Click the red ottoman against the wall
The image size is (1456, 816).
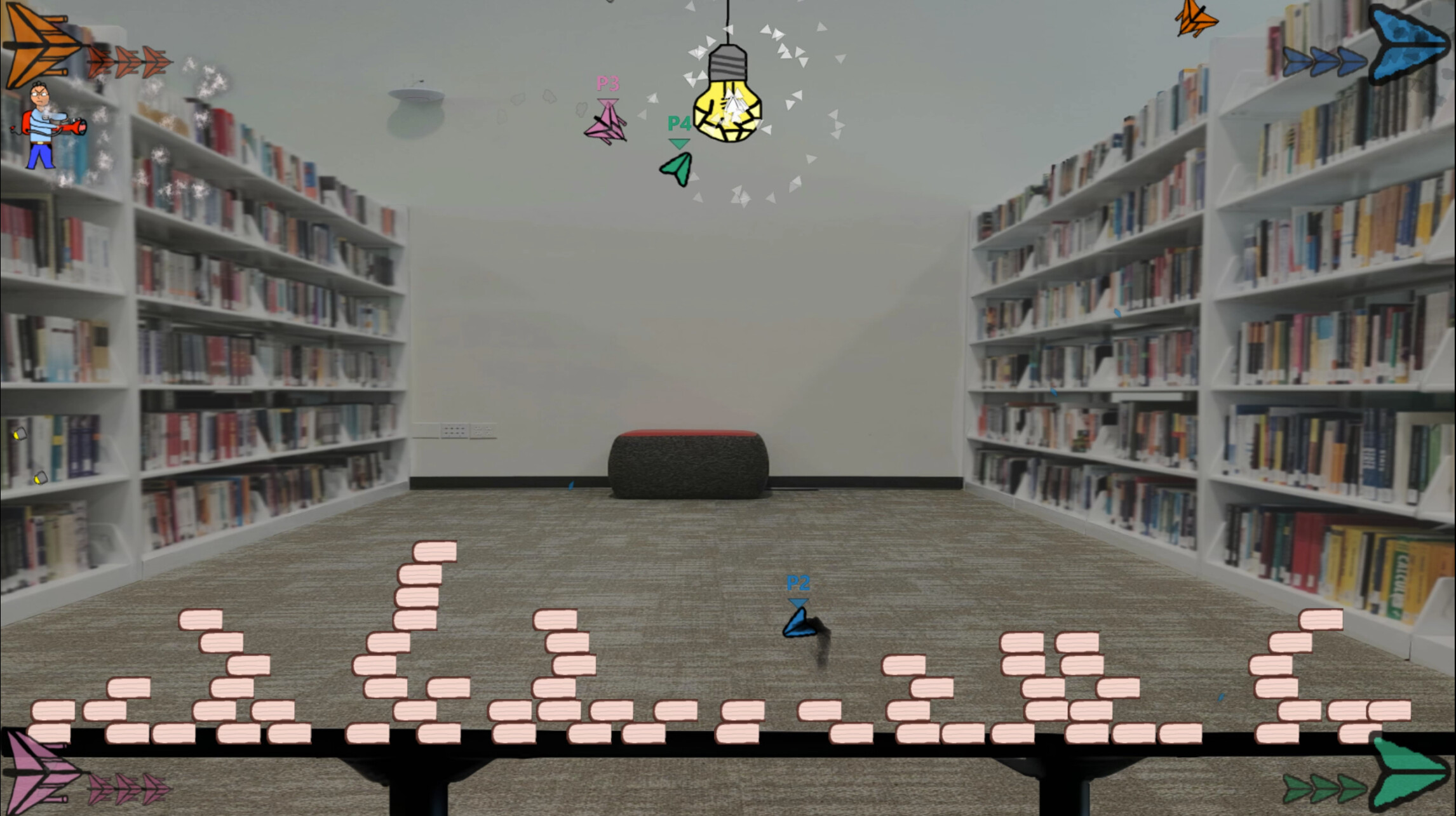[x=689, y=460]
